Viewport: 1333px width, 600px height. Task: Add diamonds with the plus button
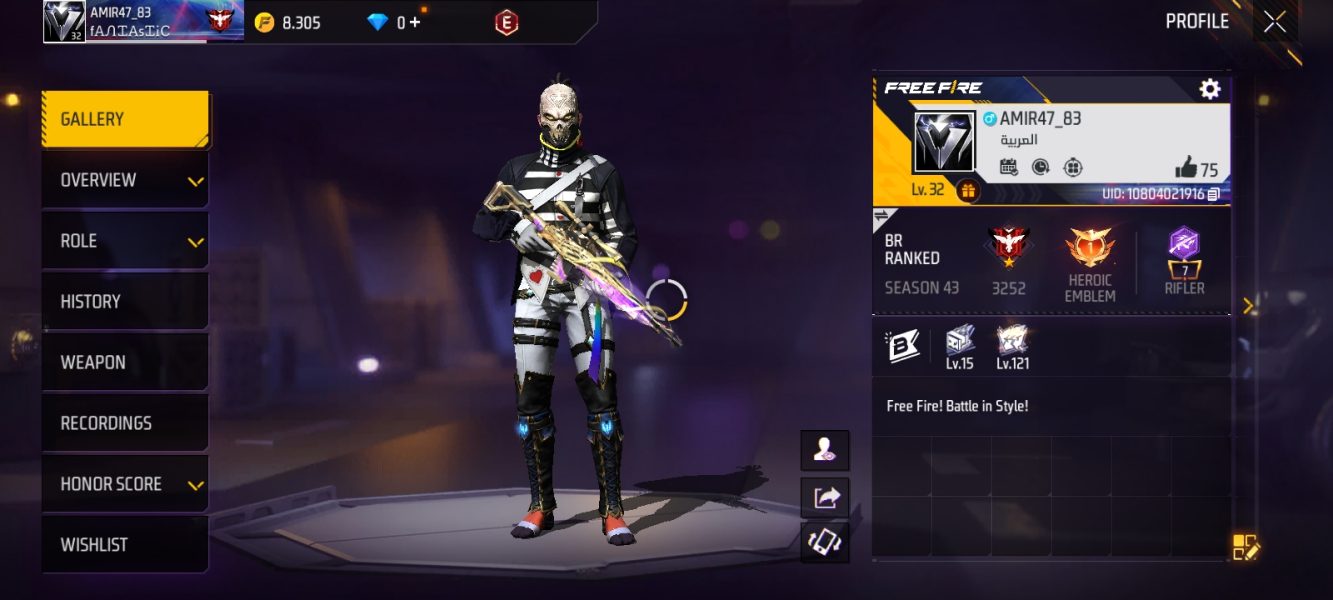[414, 22]
